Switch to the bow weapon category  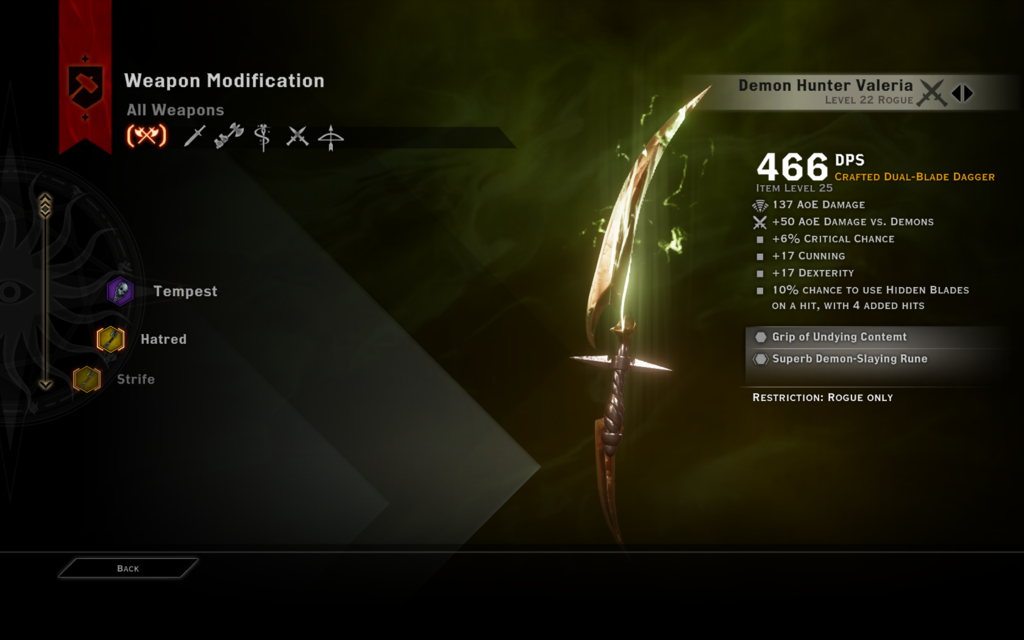pyautogui.click(x=331, y=137)
